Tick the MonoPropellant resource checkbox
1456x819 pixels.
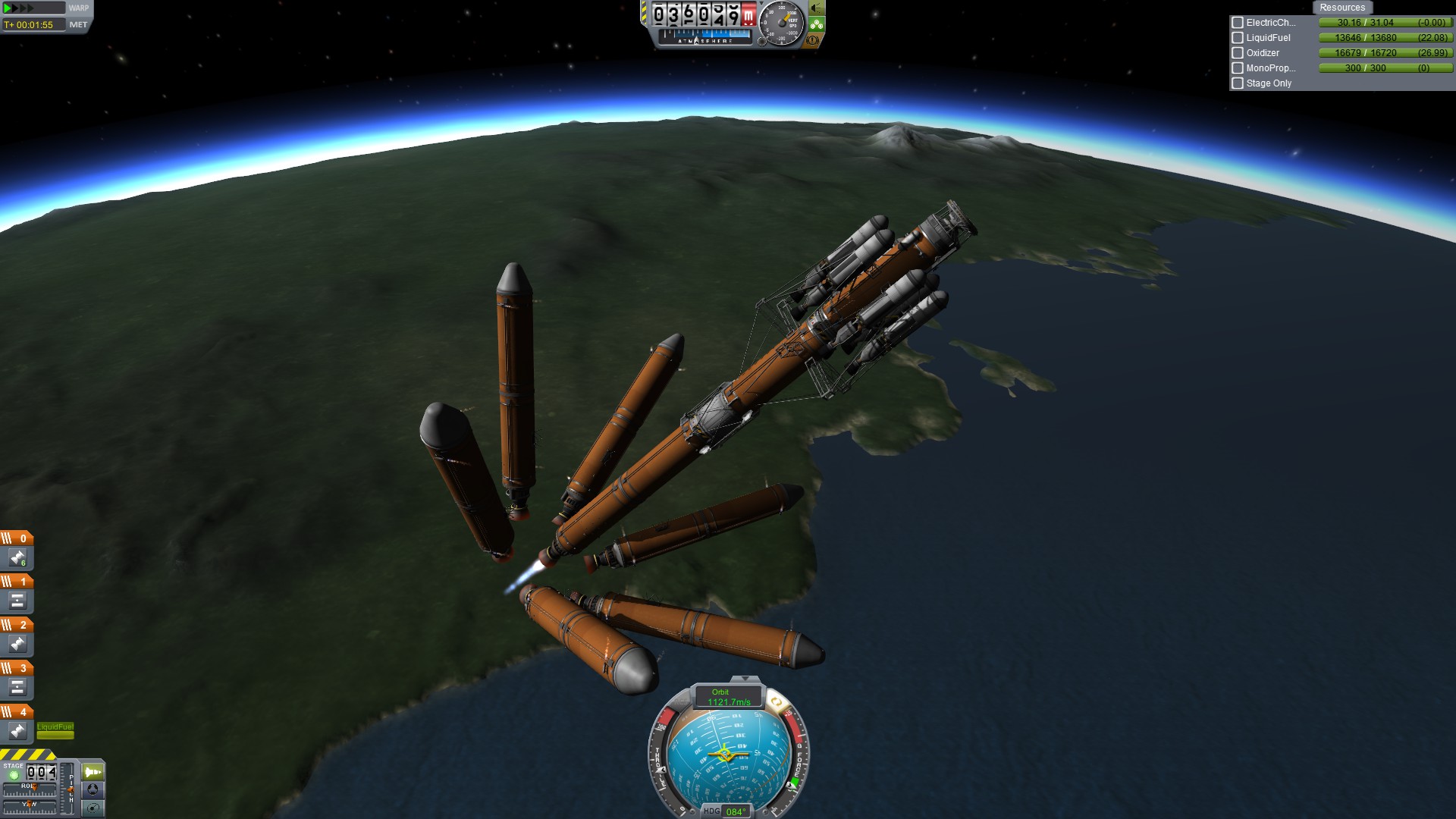(1238, 68)
